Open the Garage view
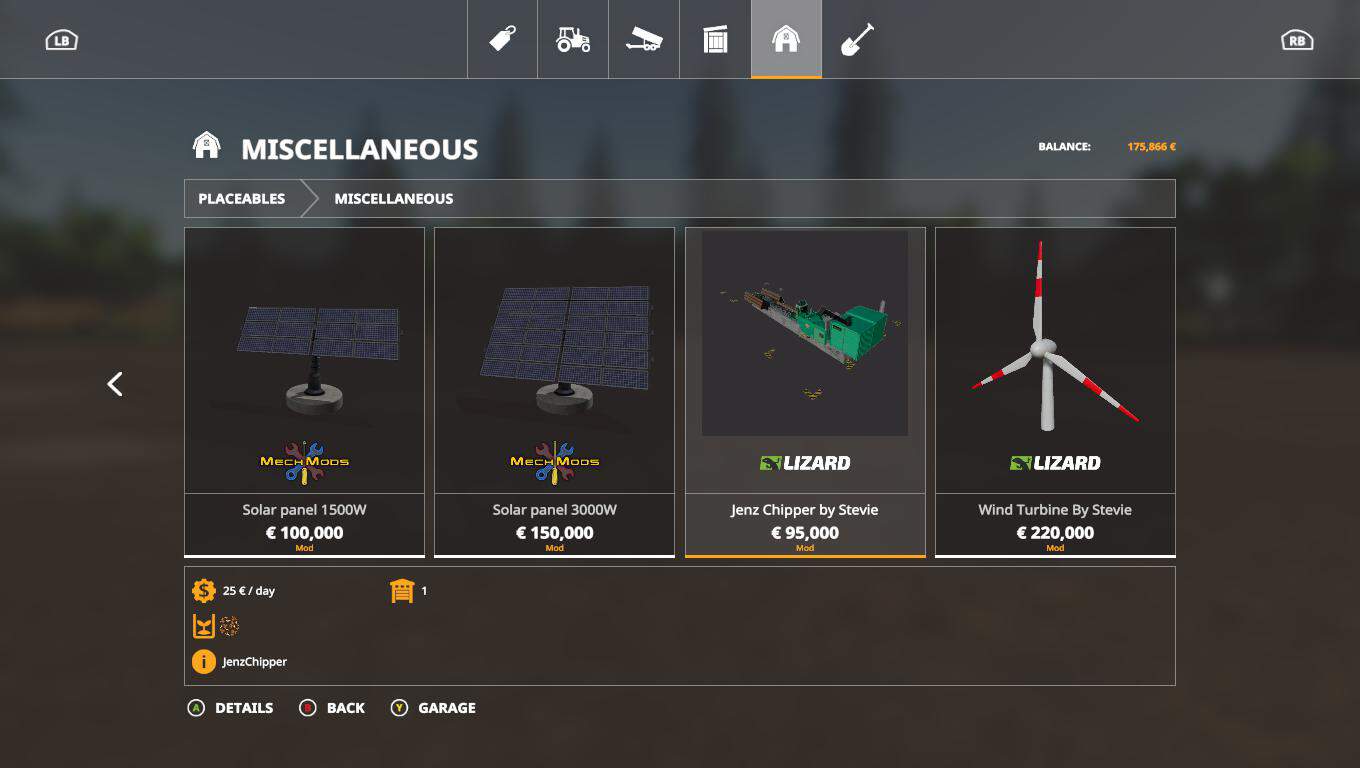This screenshot has height=768, width=1360. tap(433, 708)
